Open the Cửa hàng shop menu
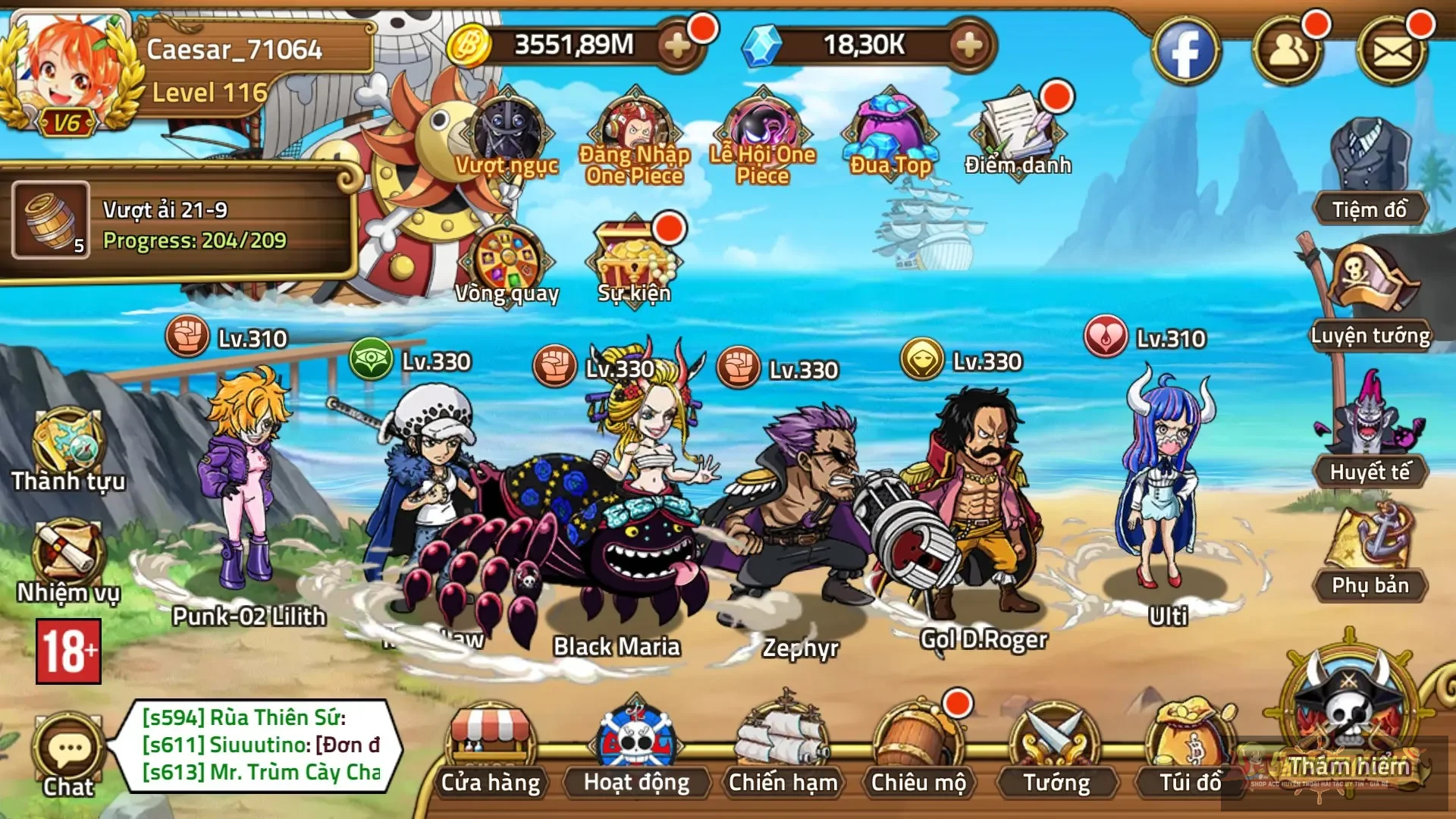 491,751
